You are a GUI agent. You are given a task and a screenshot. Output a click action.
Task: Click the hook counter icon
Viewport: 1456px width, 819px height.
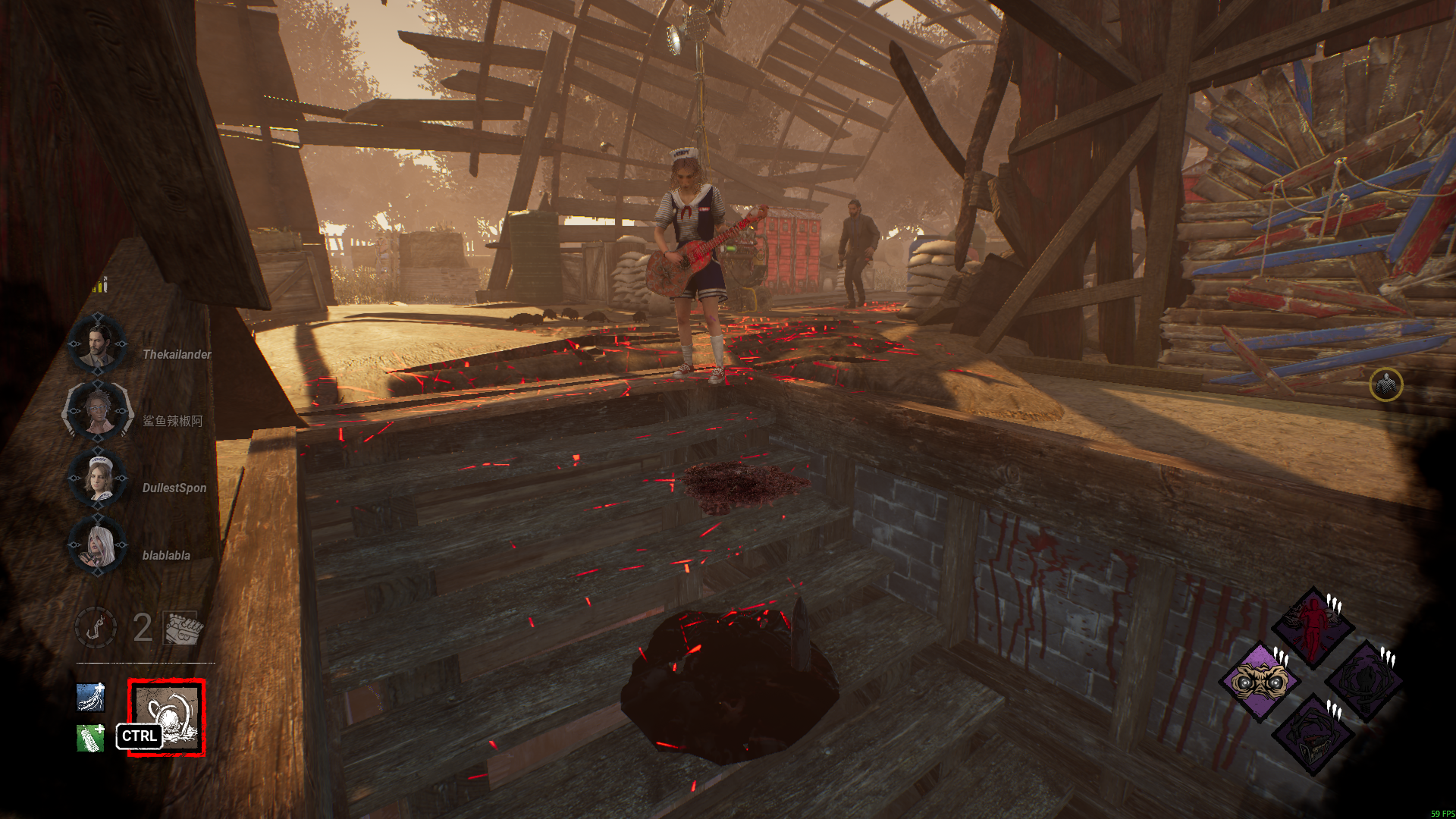coord(96,628)
